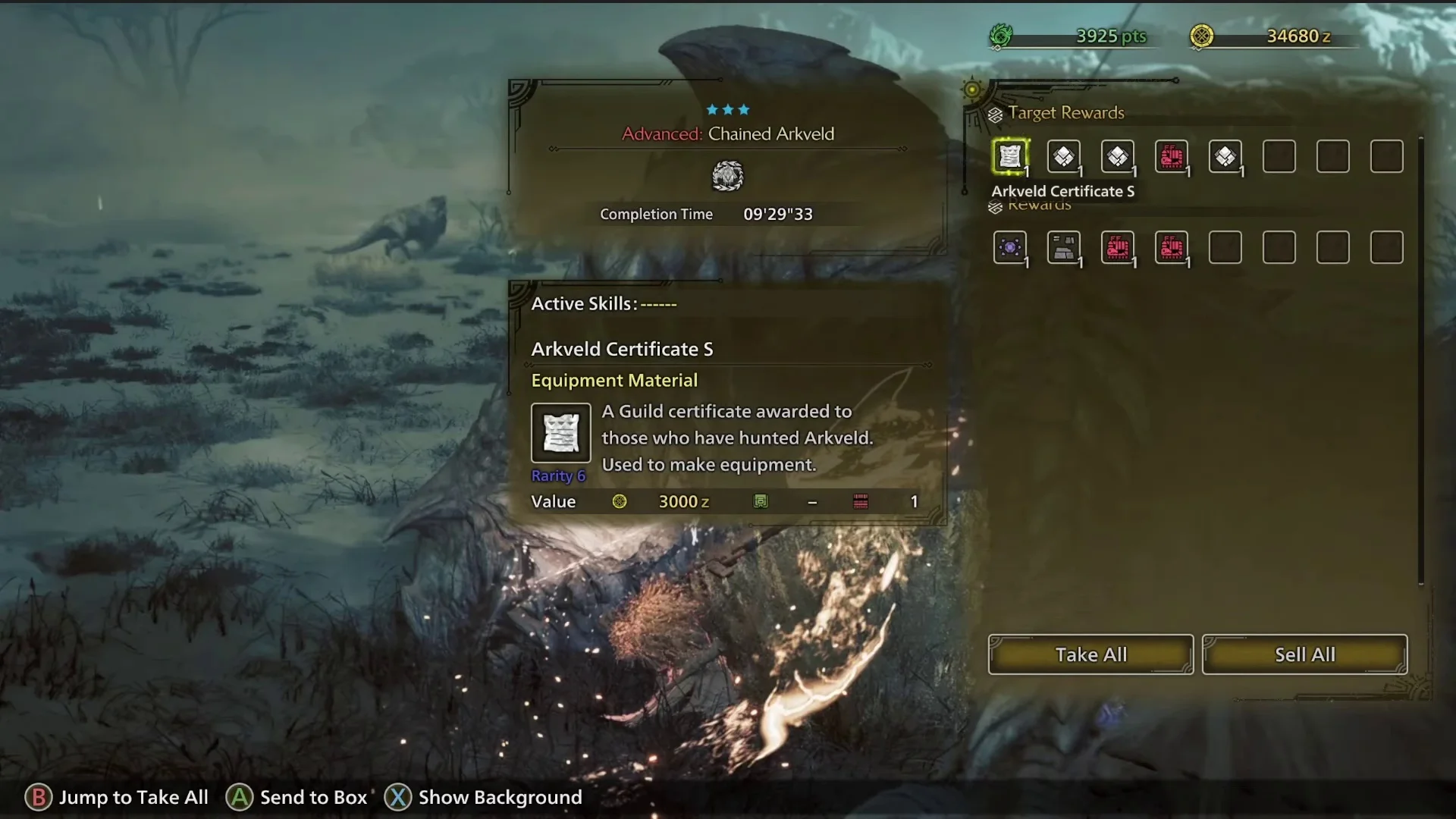The width and height of the screenshot is (1456, 819).
Task: Select the green ticket icon in Value row
Action: 762,501
